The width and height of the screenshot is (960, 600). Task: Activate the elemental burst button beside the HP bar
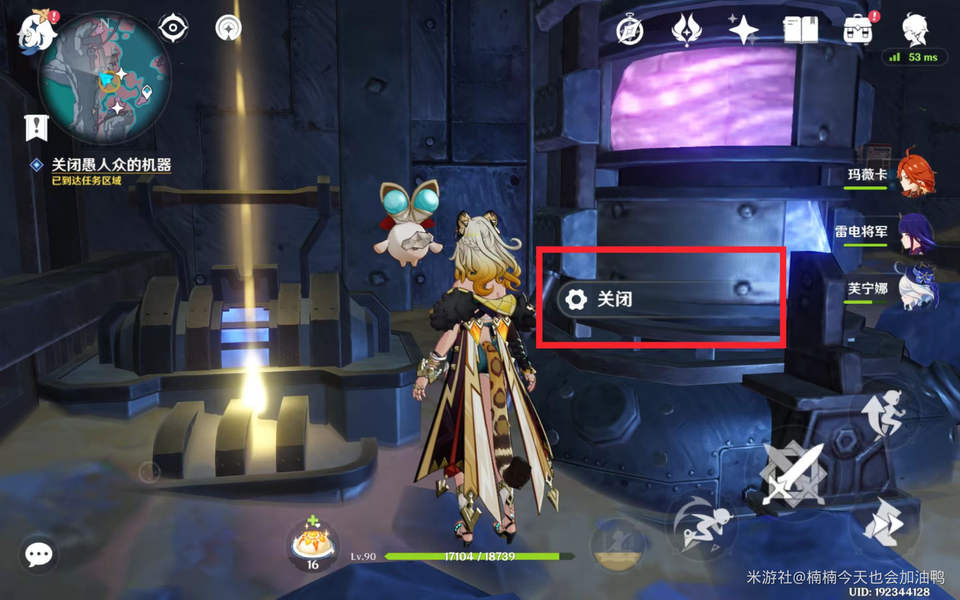pos(618,544)
